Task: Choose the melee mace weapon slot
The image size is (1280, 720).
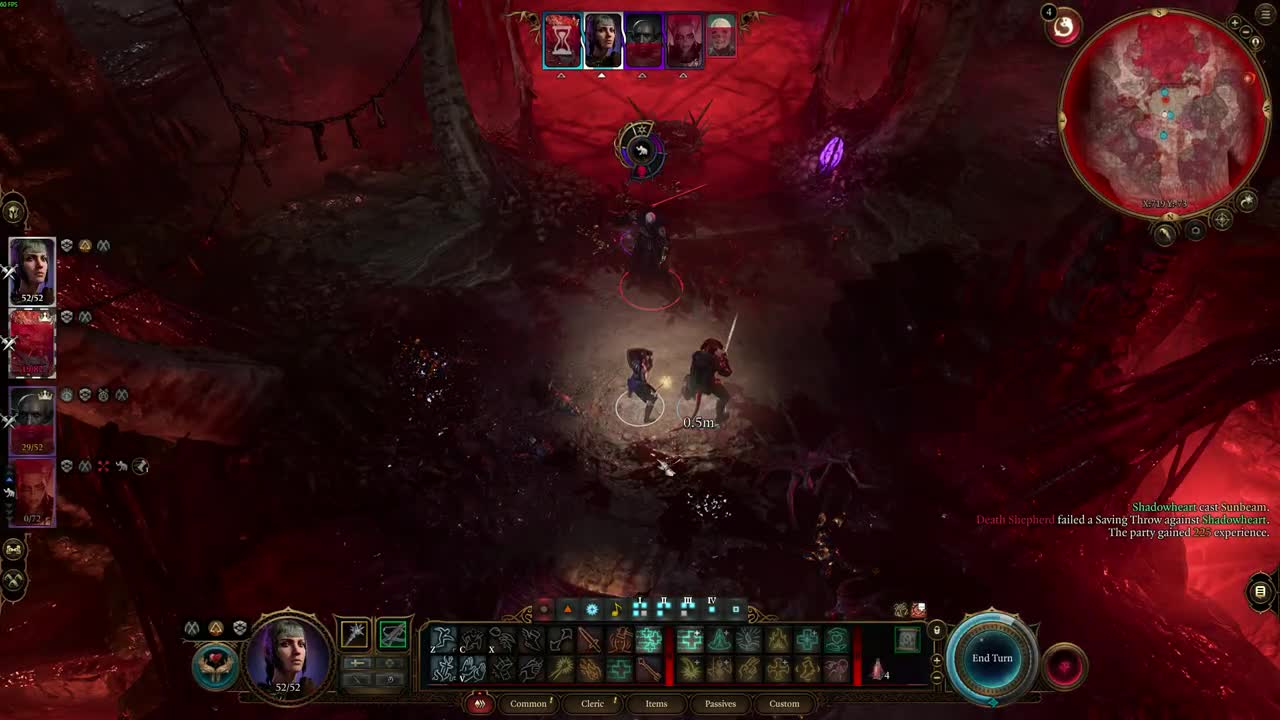Action: 355,634
